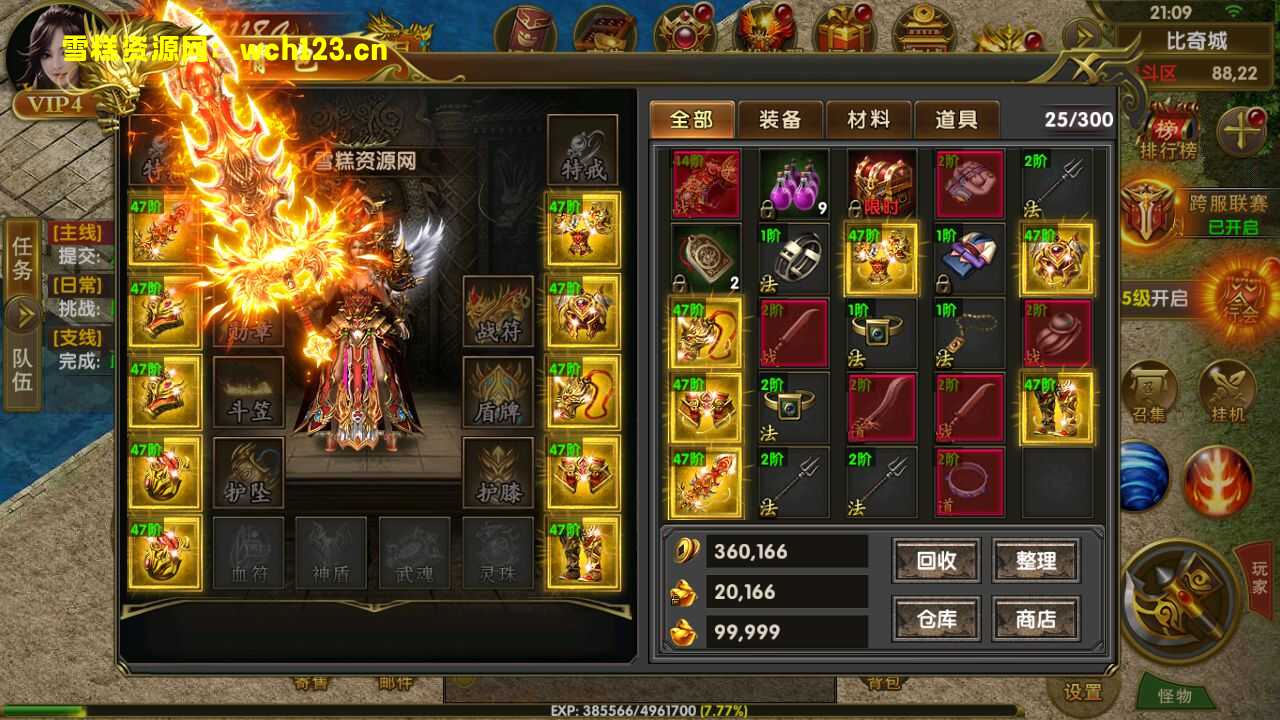Switch to the 装备 tab
The width and height of the screenshot is (1280, 720).
(780, 120)
